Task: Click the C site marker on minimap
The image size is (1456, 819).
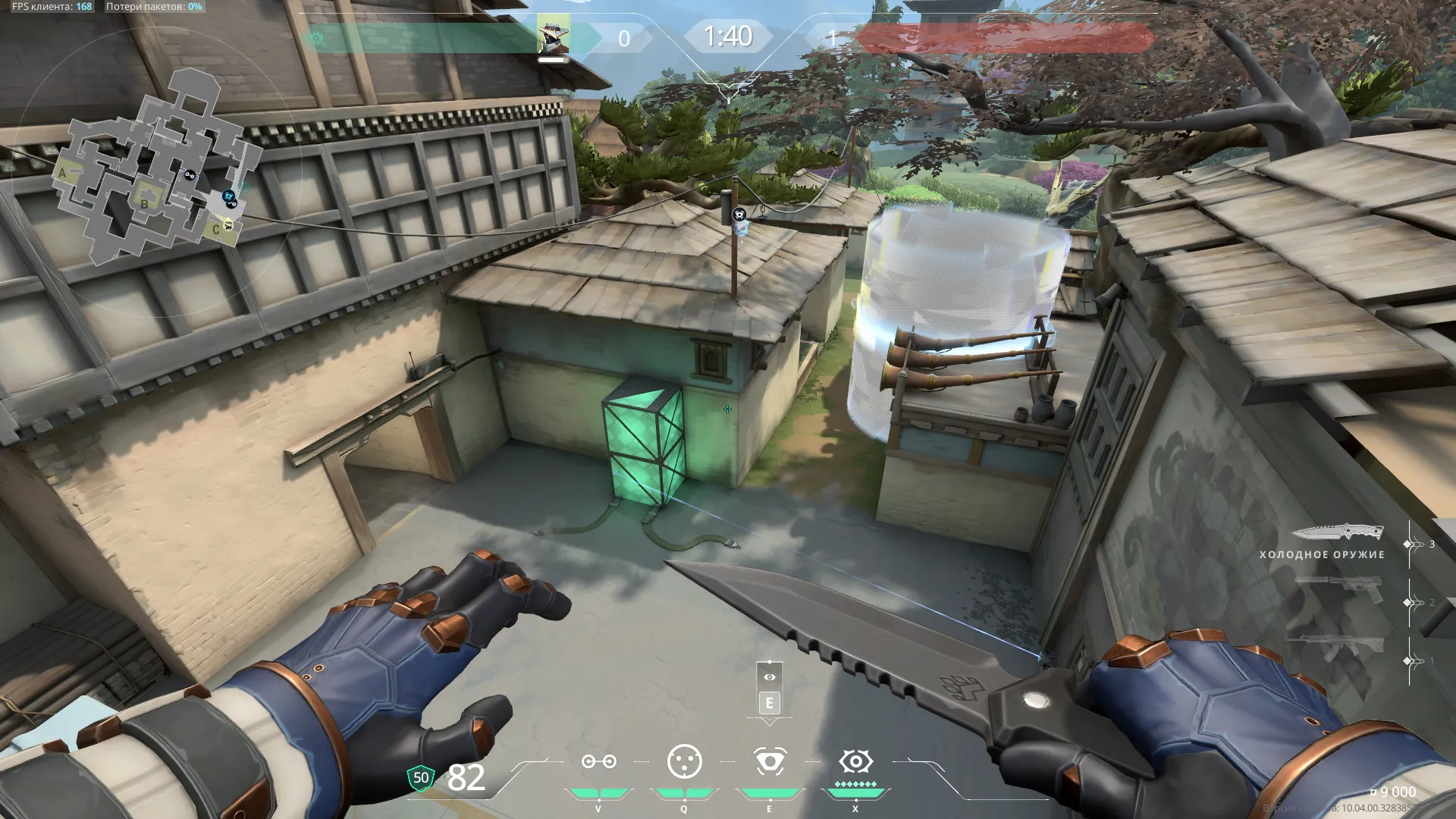Action: pyautogui.click(x=216, y=229)
